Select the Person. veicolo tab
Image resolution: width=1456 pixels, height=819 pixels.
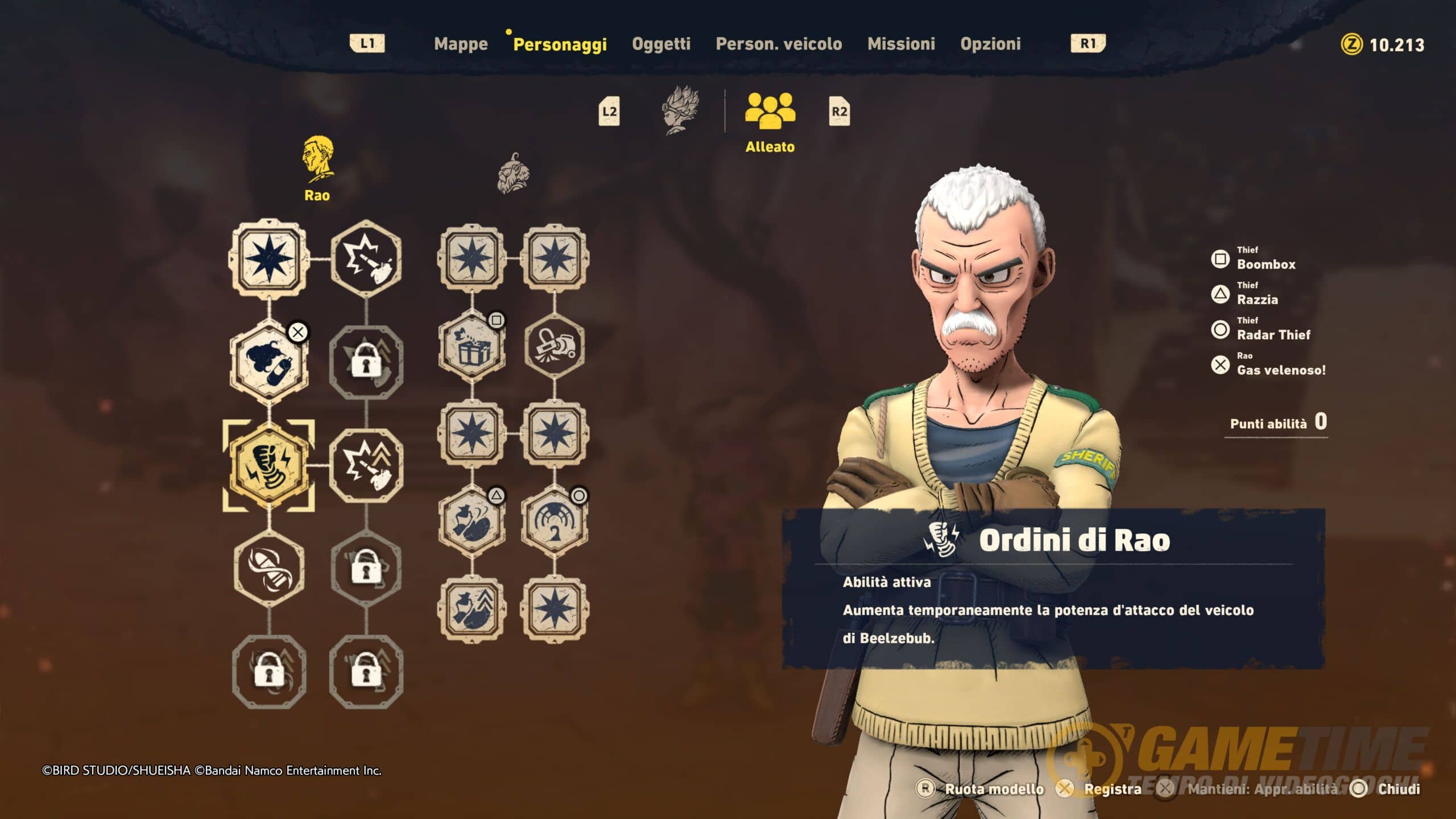click(x=779, y=44)
